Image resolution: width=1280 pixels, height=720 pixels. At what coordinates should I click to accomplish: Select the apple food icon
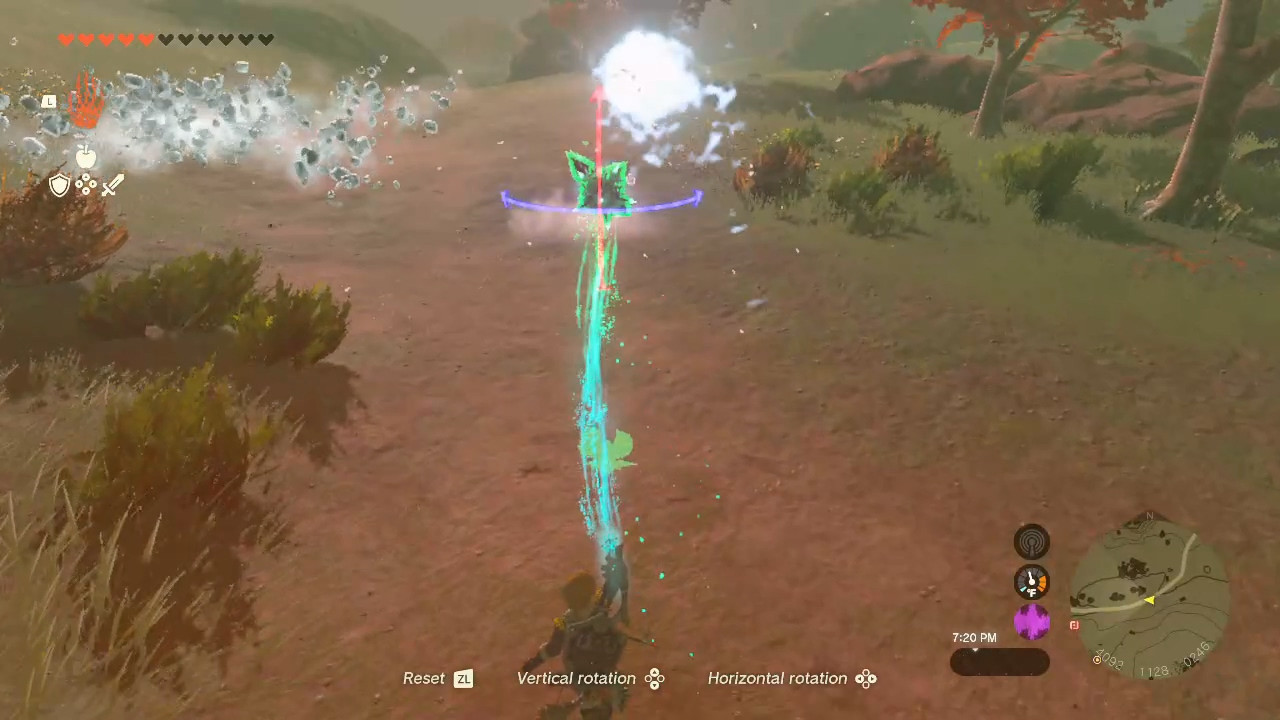85,156
